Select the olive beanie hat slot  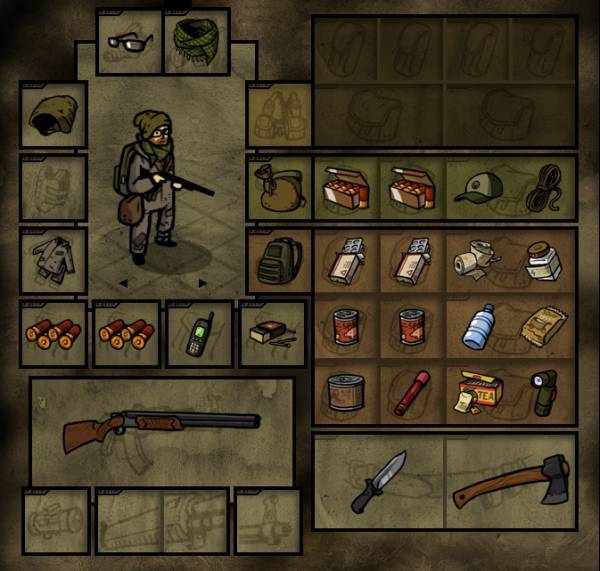click(x=53, y=115)
